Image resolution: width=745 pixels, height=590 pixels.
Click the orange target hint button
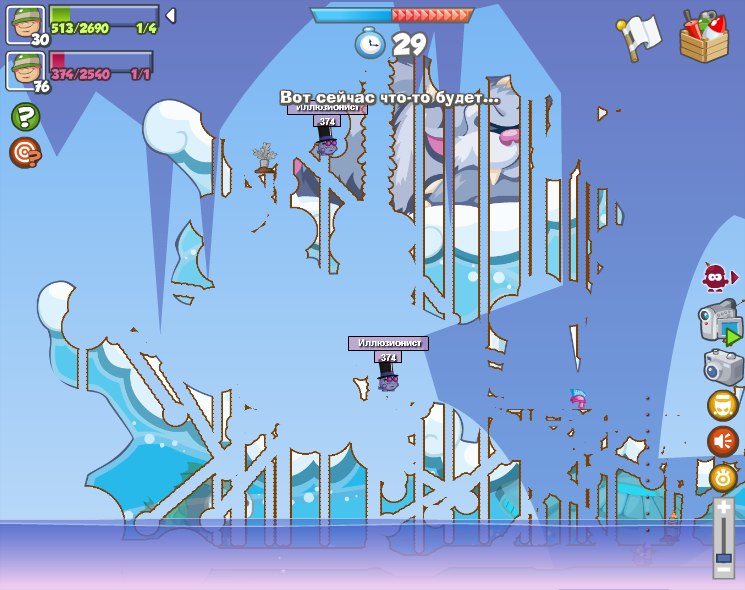tap(24, 153)
